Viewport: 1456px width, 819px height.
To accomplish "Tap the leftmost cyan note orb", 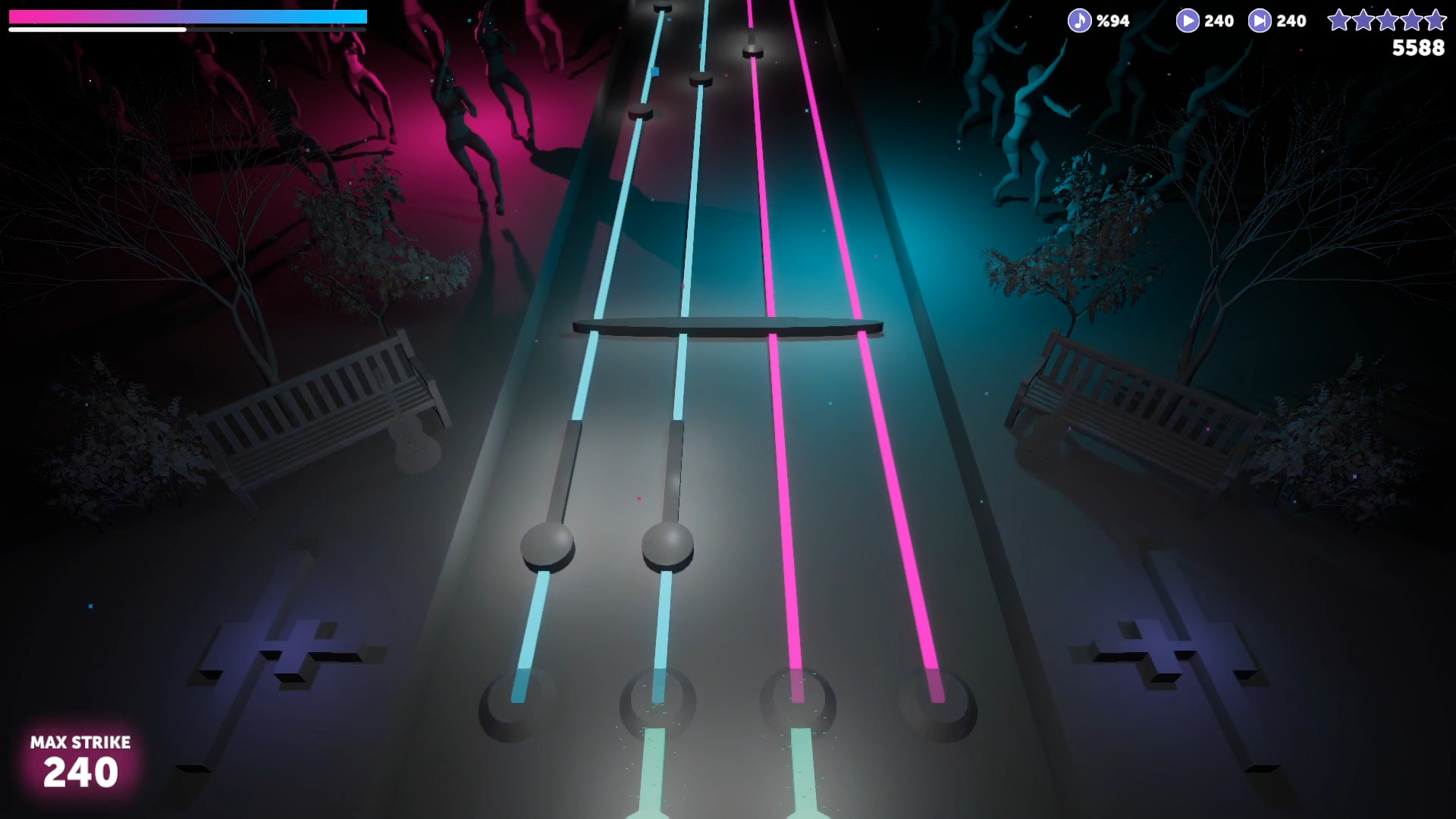I will pyautogui.click(x=546, y=546).
